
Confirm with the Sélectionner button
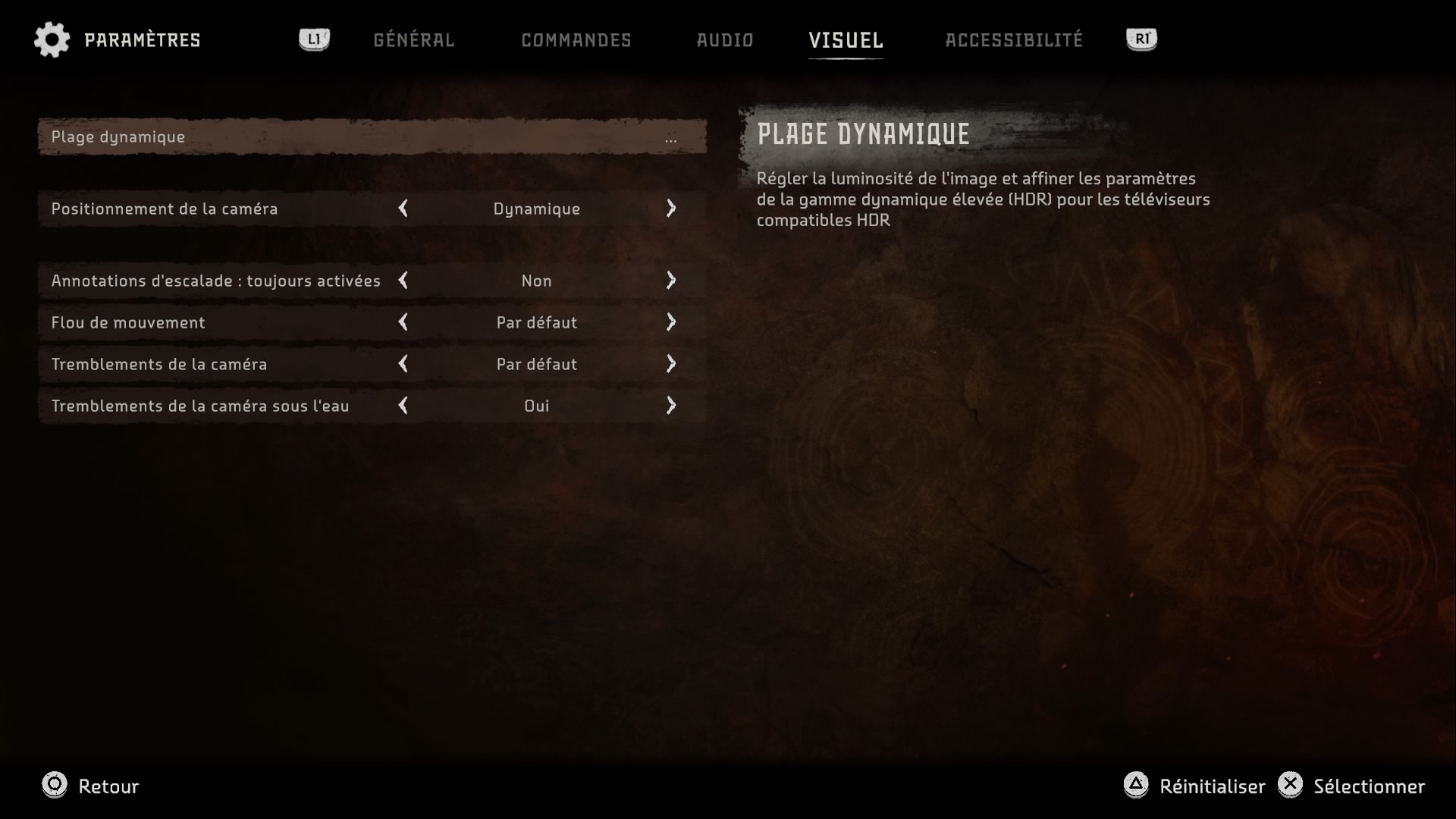[1351, 786]
